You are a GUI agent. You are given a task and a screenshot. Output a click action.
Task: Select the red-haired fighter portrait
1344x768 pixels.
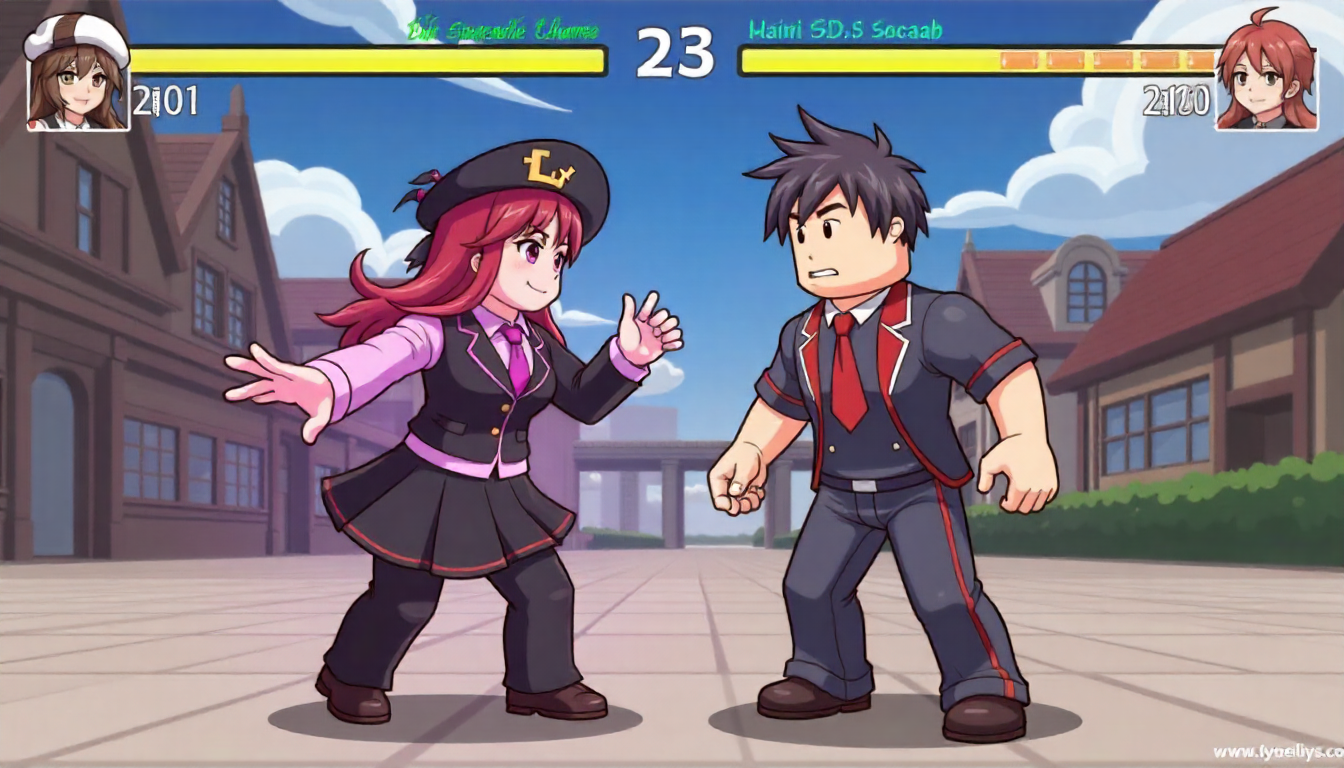[1266, 73]
